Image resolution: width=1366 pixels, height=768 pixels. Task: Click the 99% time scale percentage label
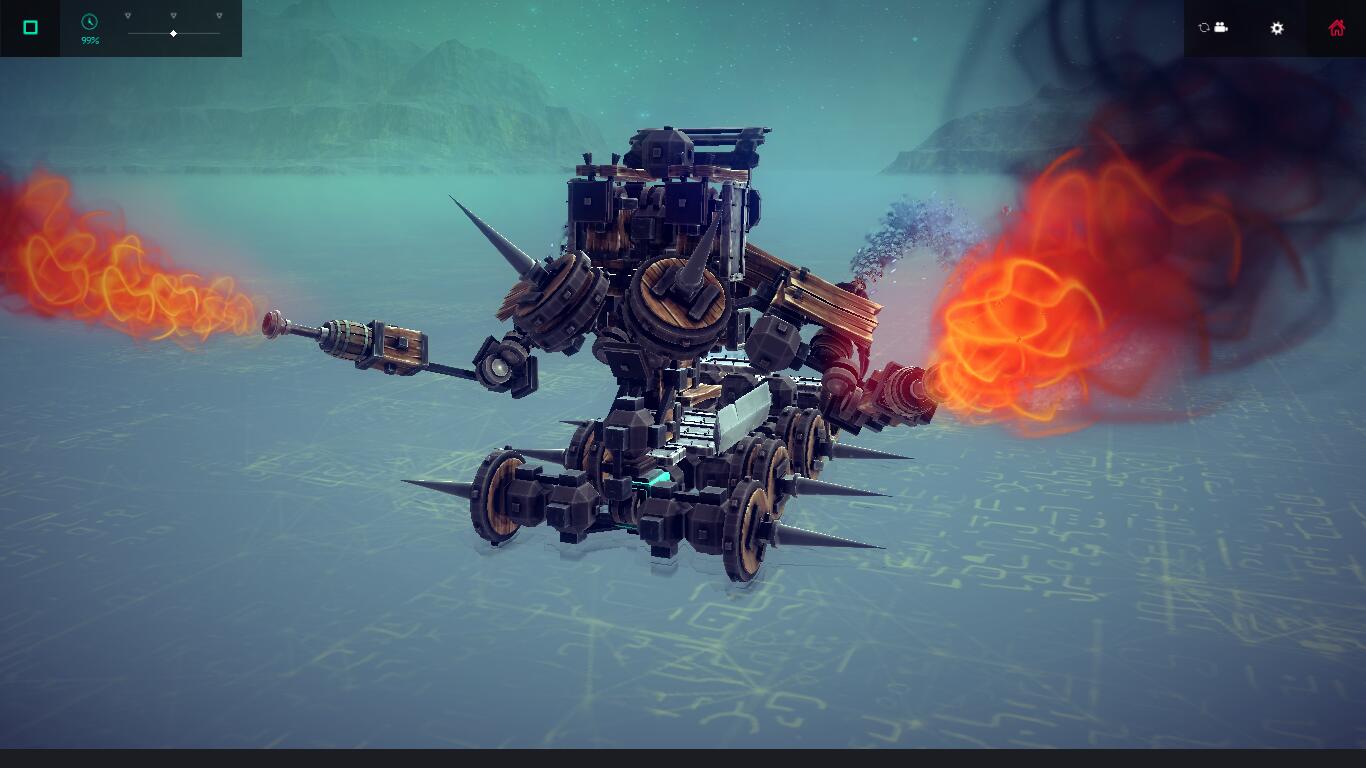coord(90,40)
